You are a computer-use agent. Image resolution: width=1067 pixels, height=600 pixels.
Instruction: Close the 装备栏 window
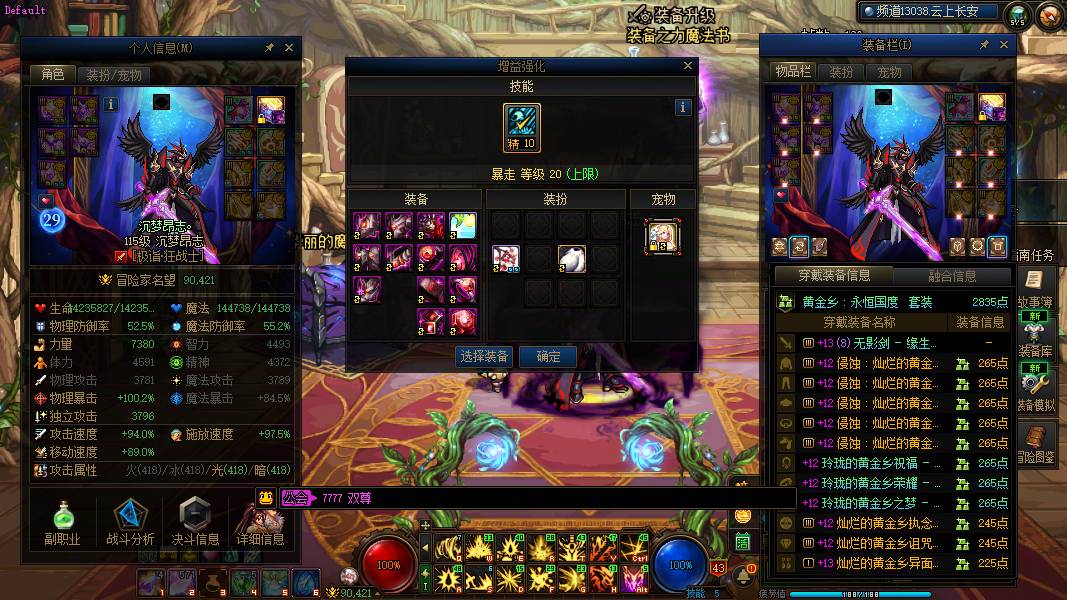(1004, 45)
